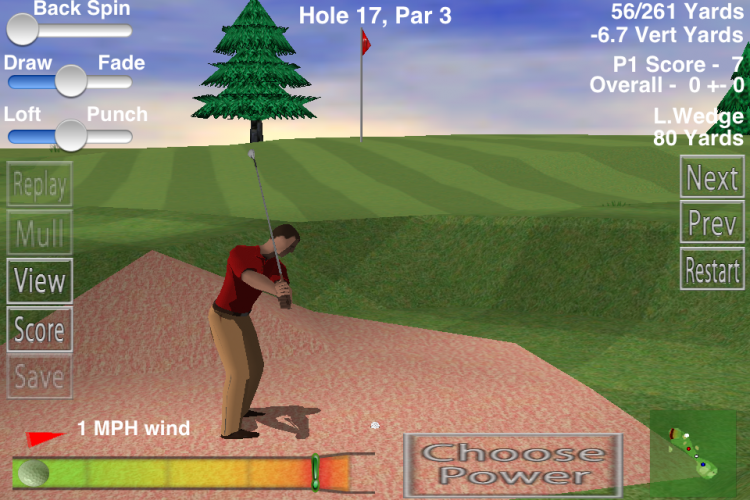Watch the Replay of the shot
The width and height of the screenshot is (750, 500).
(40, 184)
